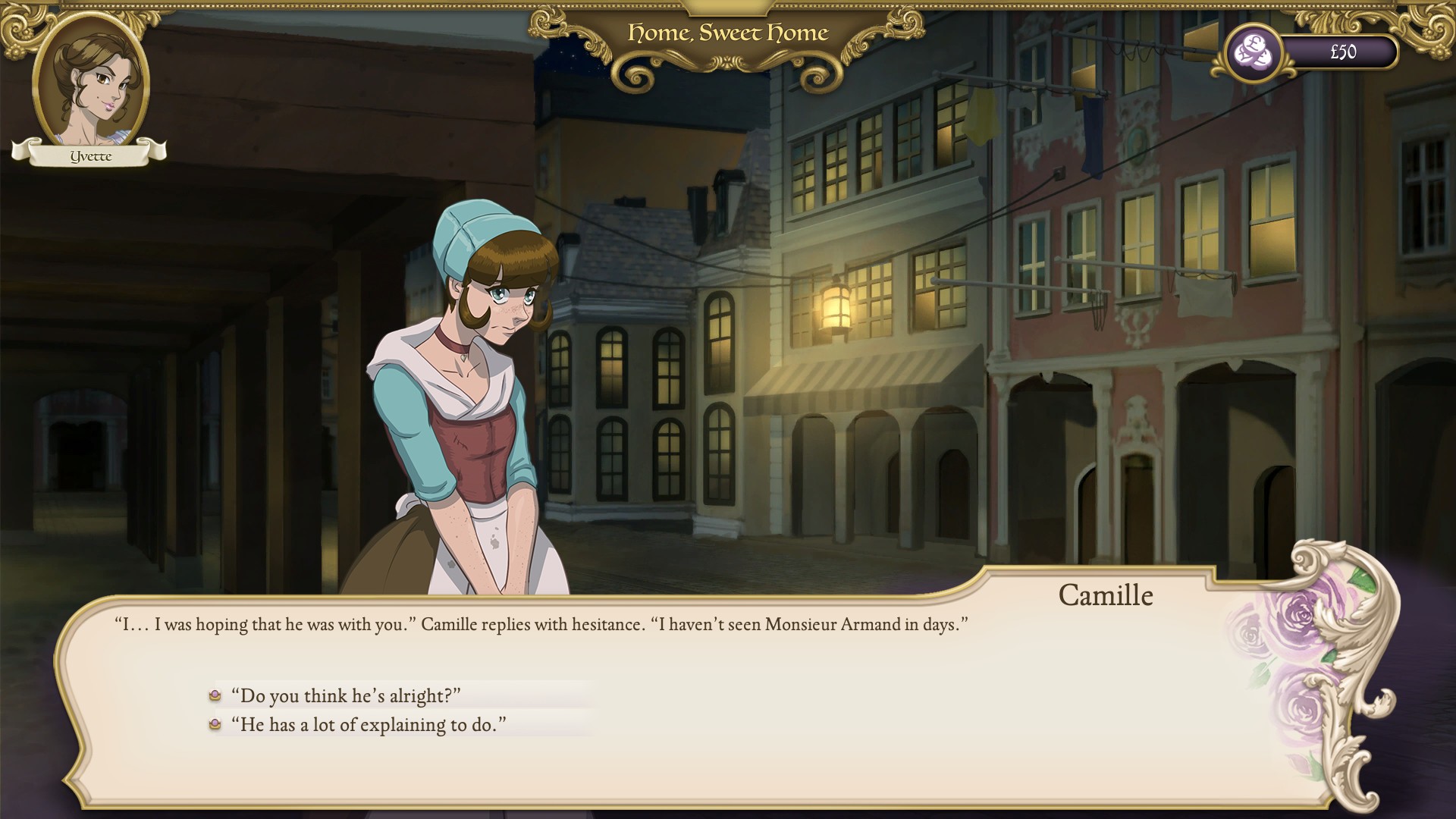Click the purple money bar beside the rose icon
Screen dimensions: 1456x819
click(1342, 52)
